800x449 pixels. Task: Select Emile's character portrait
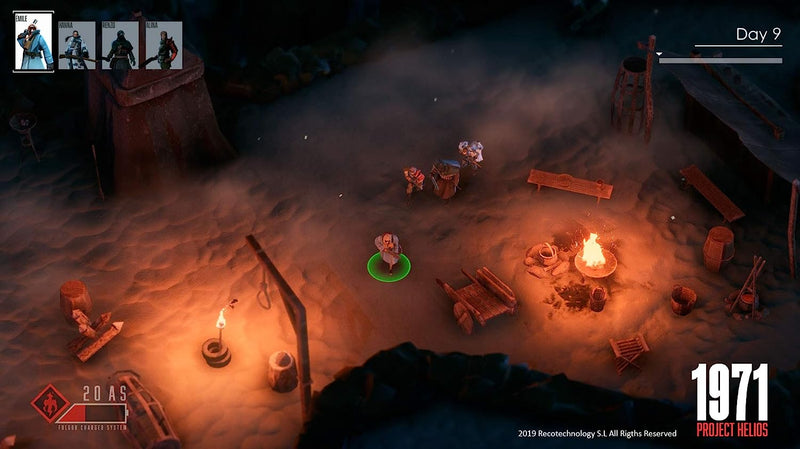coord(34,41)
